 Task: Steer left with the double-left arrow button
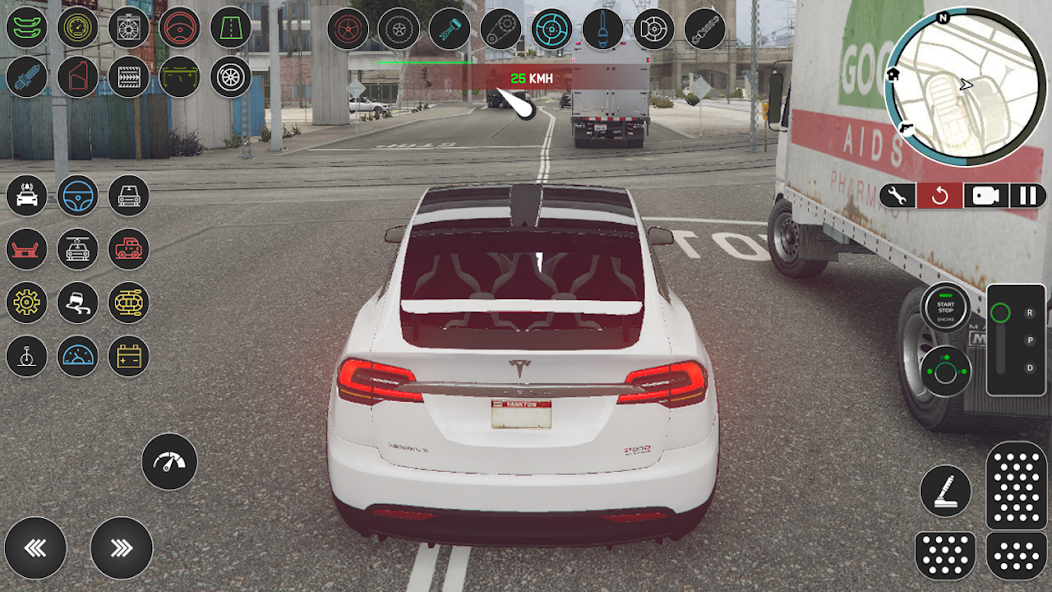tap(35, 548)
